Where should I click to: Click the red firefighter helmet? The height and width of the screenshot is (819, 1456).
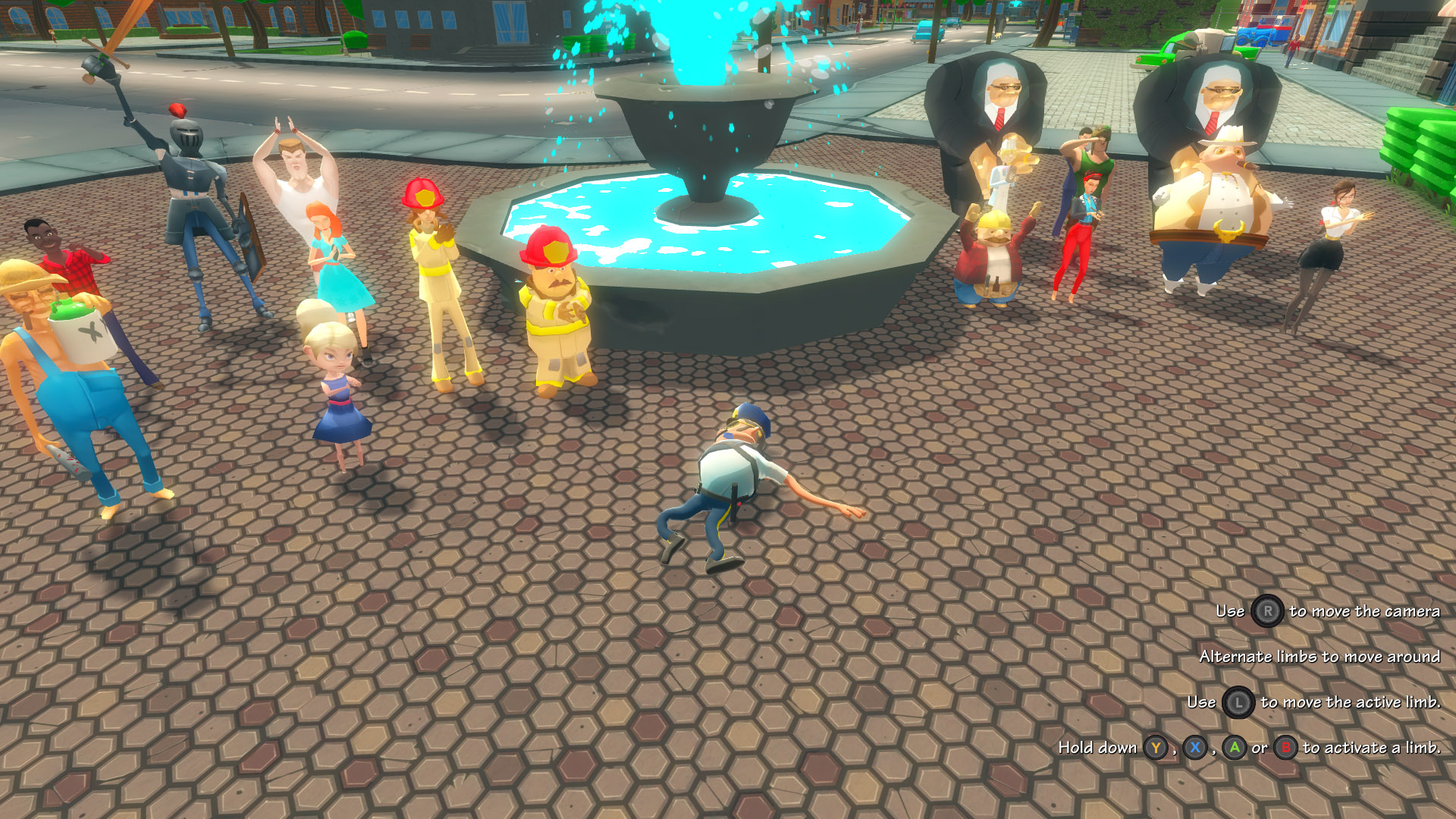(548, 246)
